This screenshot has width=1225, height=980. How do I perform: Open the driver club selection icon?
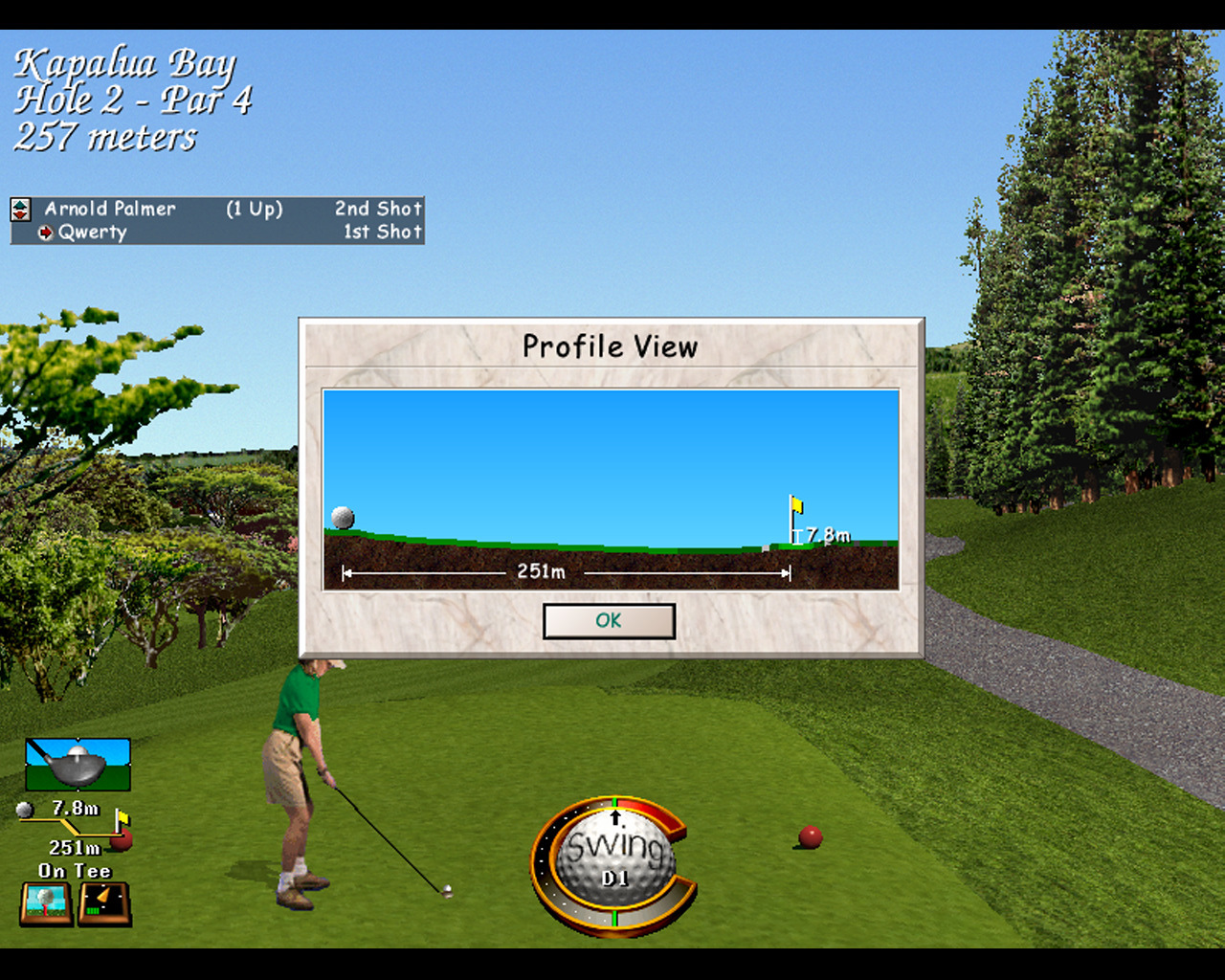(78, 764)
